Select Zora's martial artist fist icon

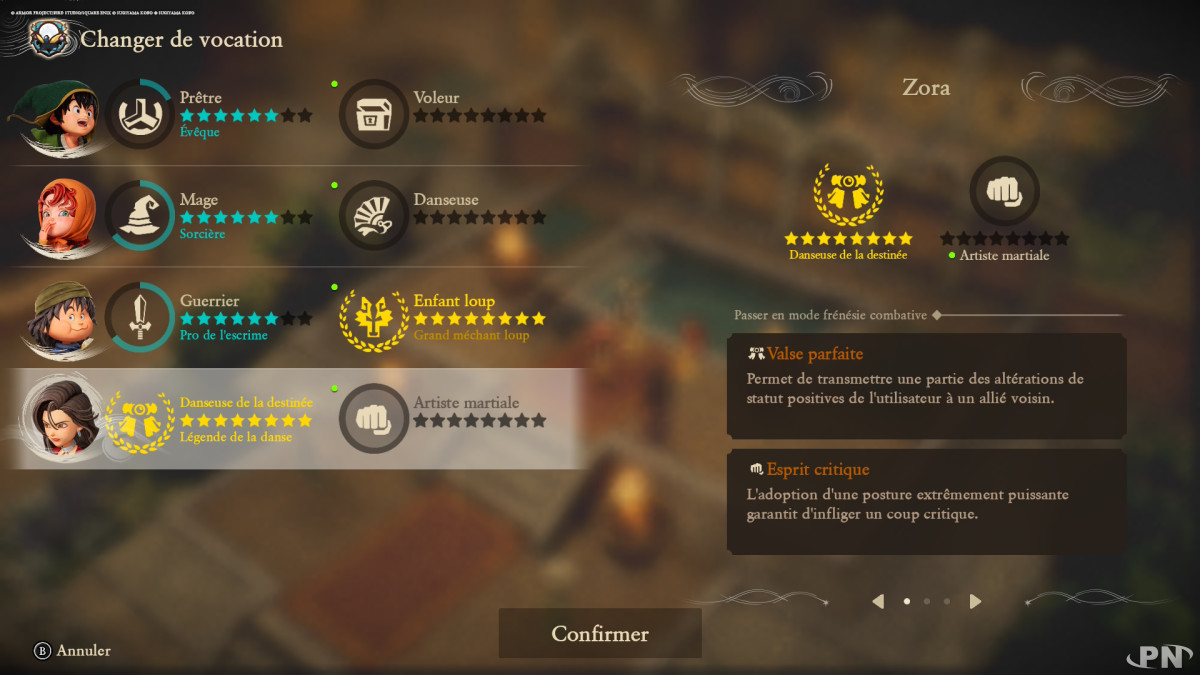click(1004, 191)
